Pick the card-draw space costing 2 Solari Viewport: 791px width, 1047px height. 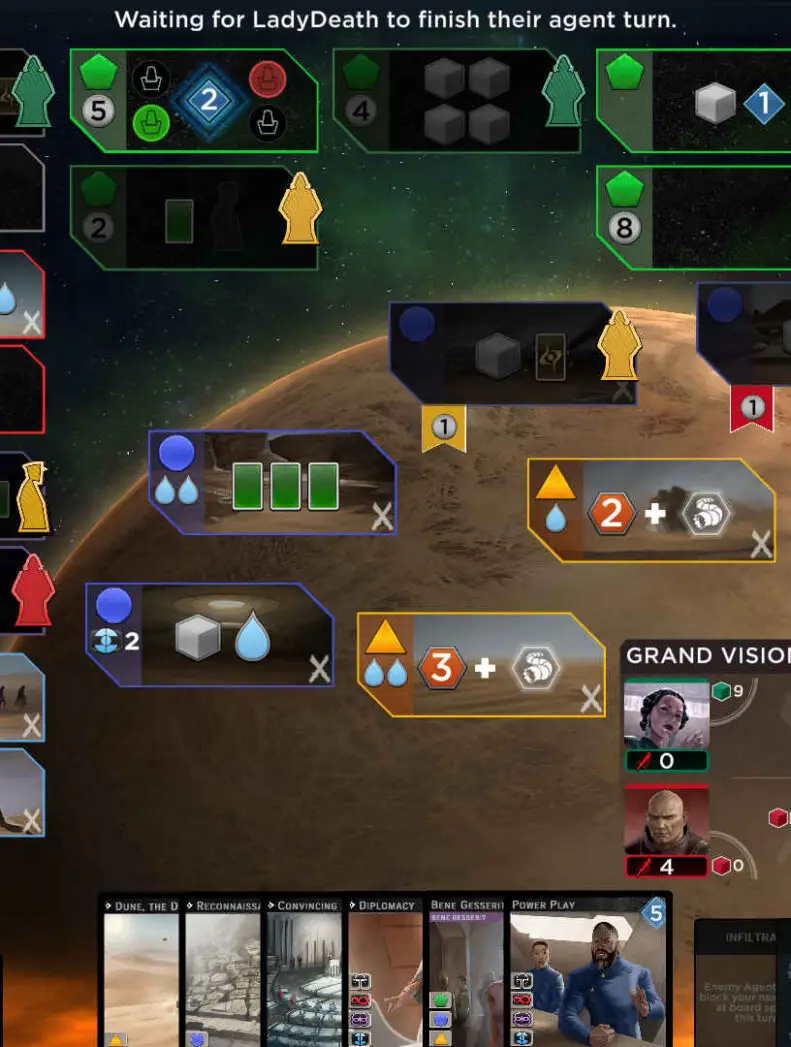[194, 218]
